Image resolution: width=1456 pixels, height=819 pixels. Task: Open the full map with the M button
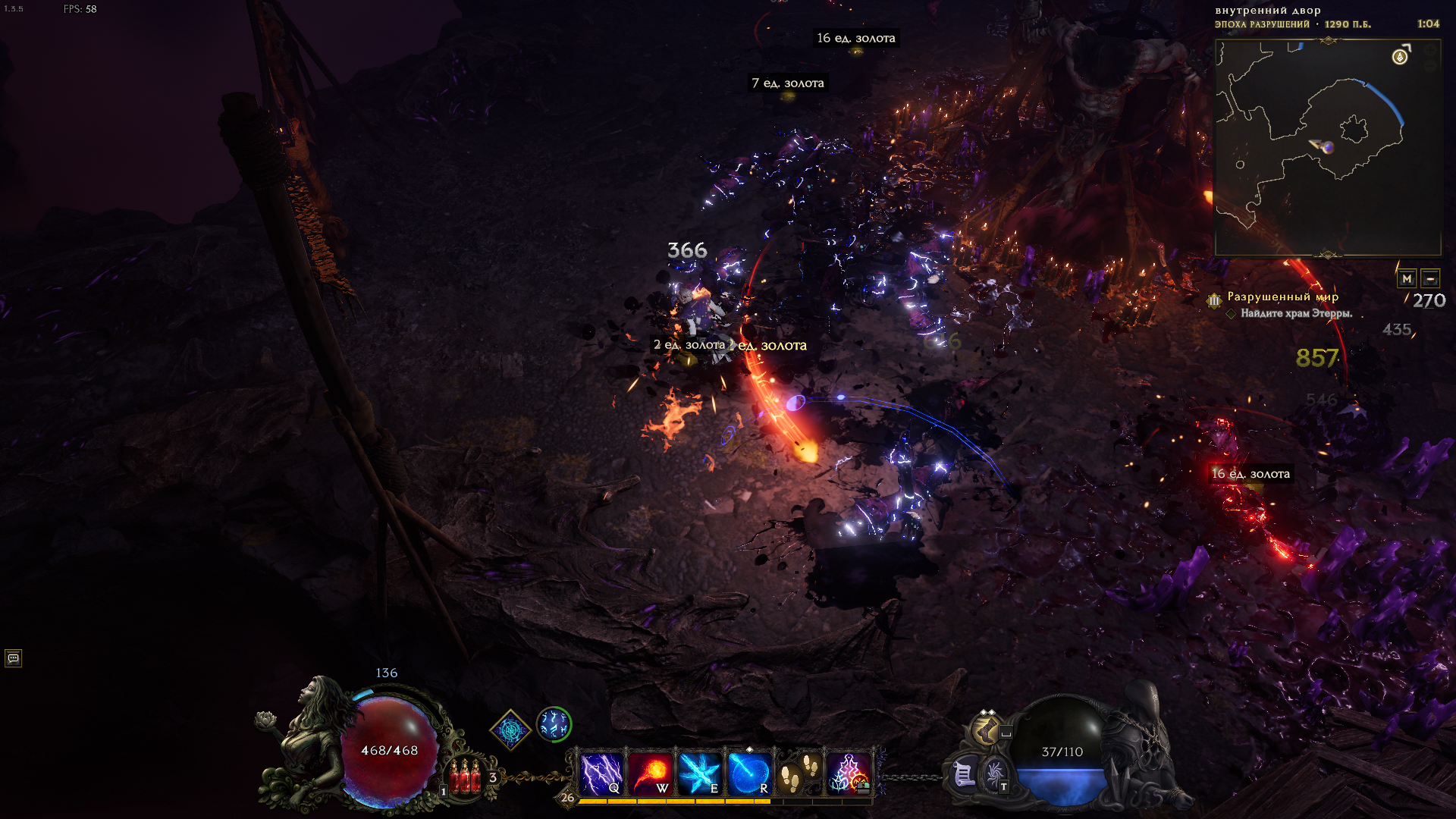(1407, 278)
